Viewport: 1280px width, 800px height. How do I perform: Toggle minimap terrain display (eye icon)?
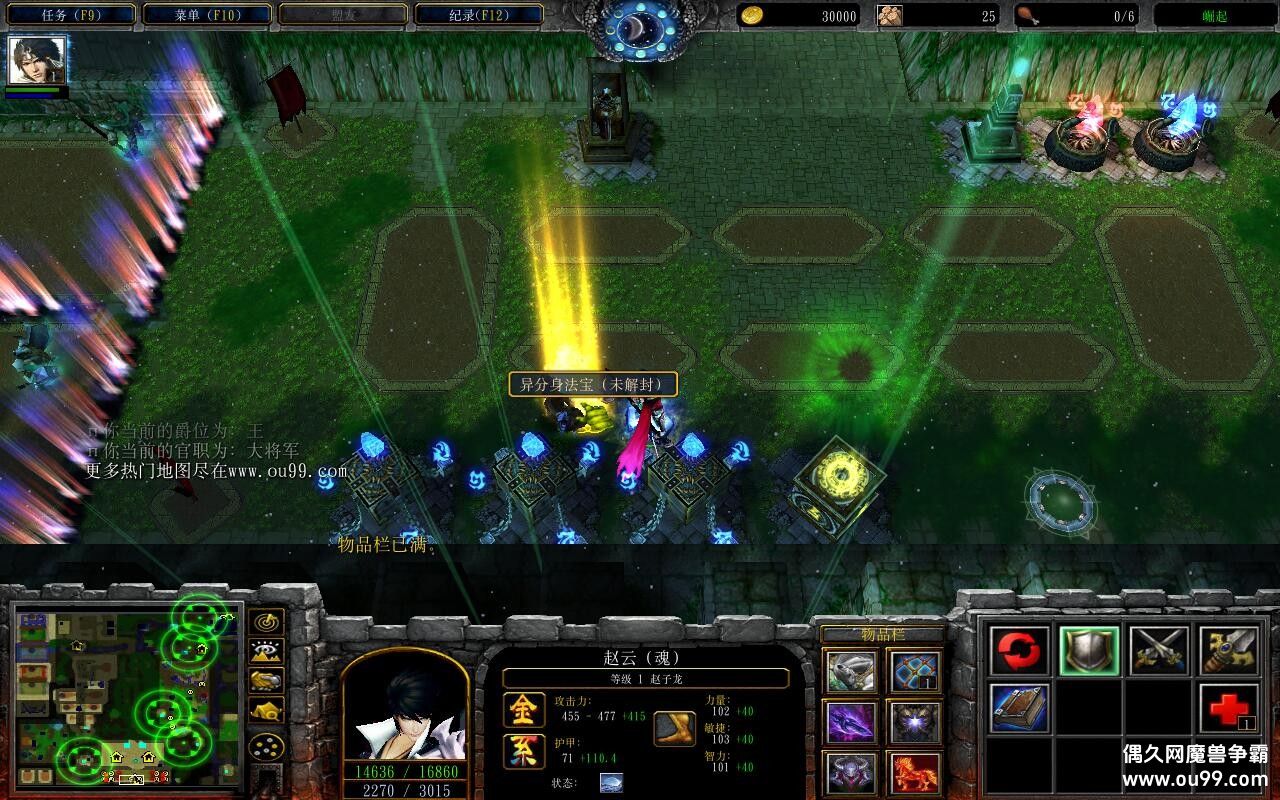click(x=266, y=651)
